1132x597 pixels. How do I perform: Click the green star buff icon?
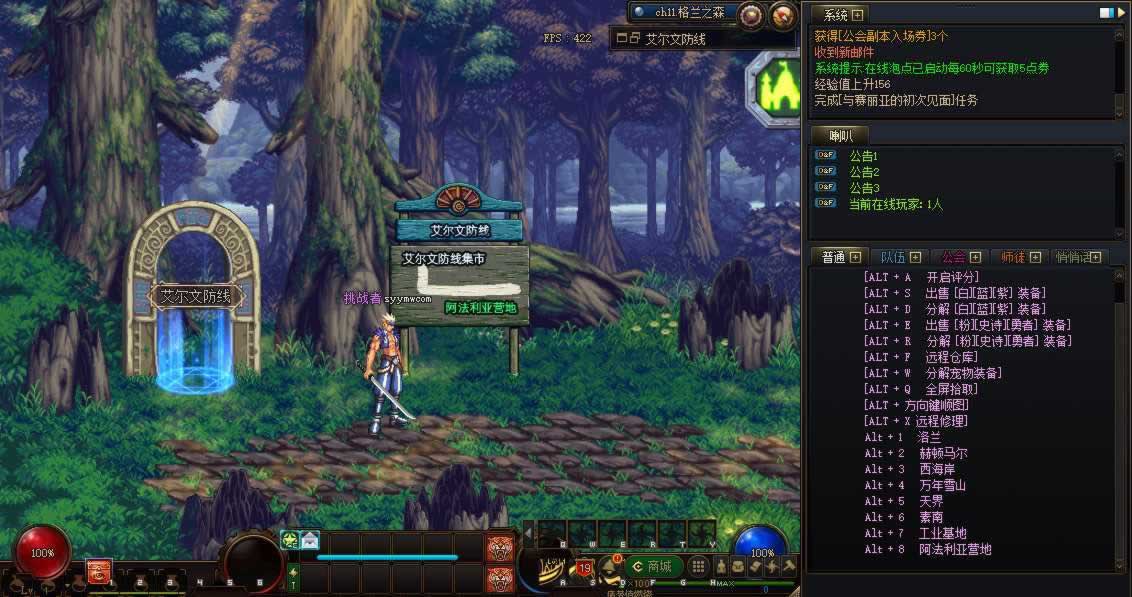point(290,539)
